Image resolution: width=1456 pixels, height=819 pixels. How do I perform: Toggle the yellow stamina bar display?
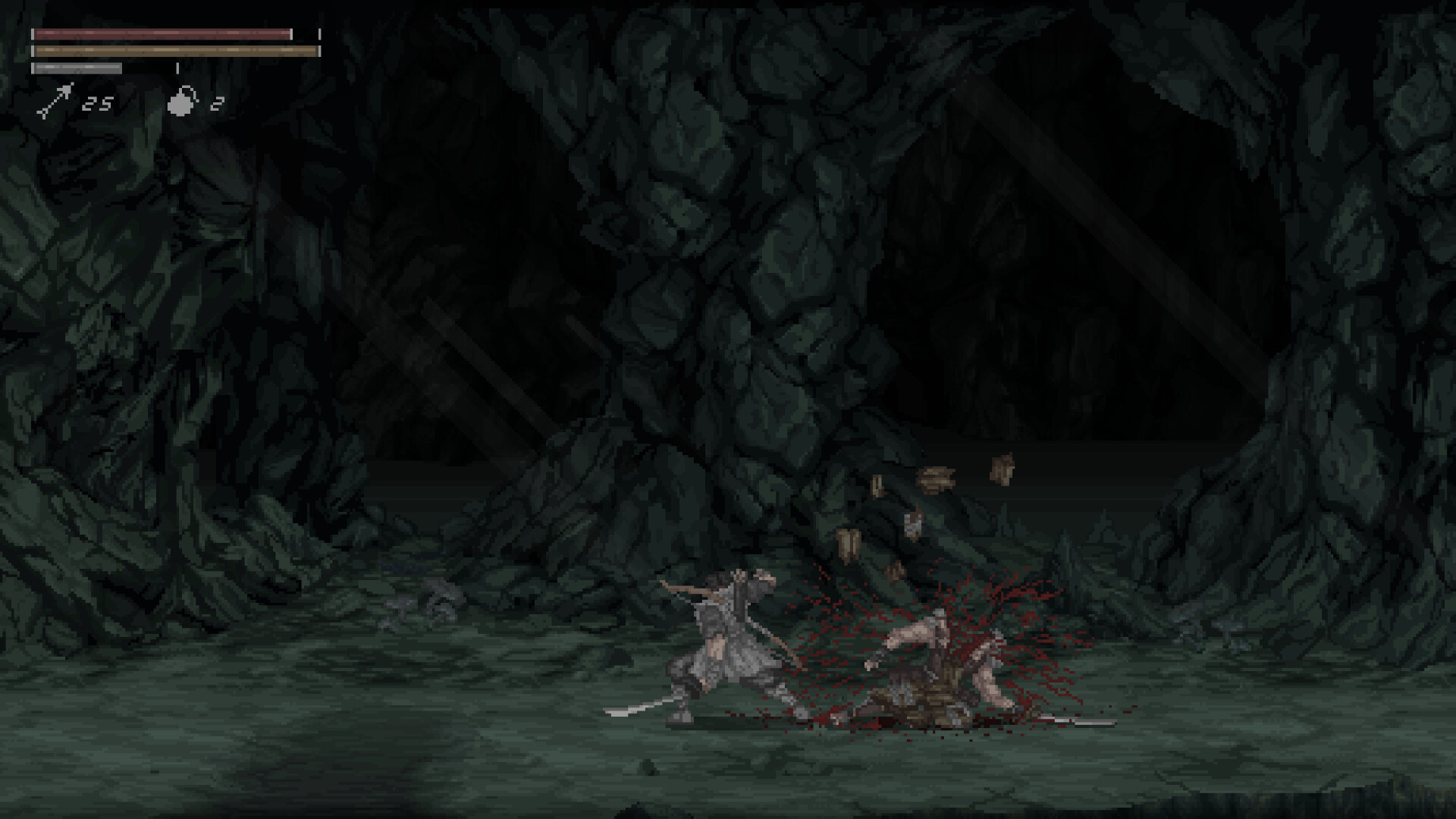pos(174,51)
